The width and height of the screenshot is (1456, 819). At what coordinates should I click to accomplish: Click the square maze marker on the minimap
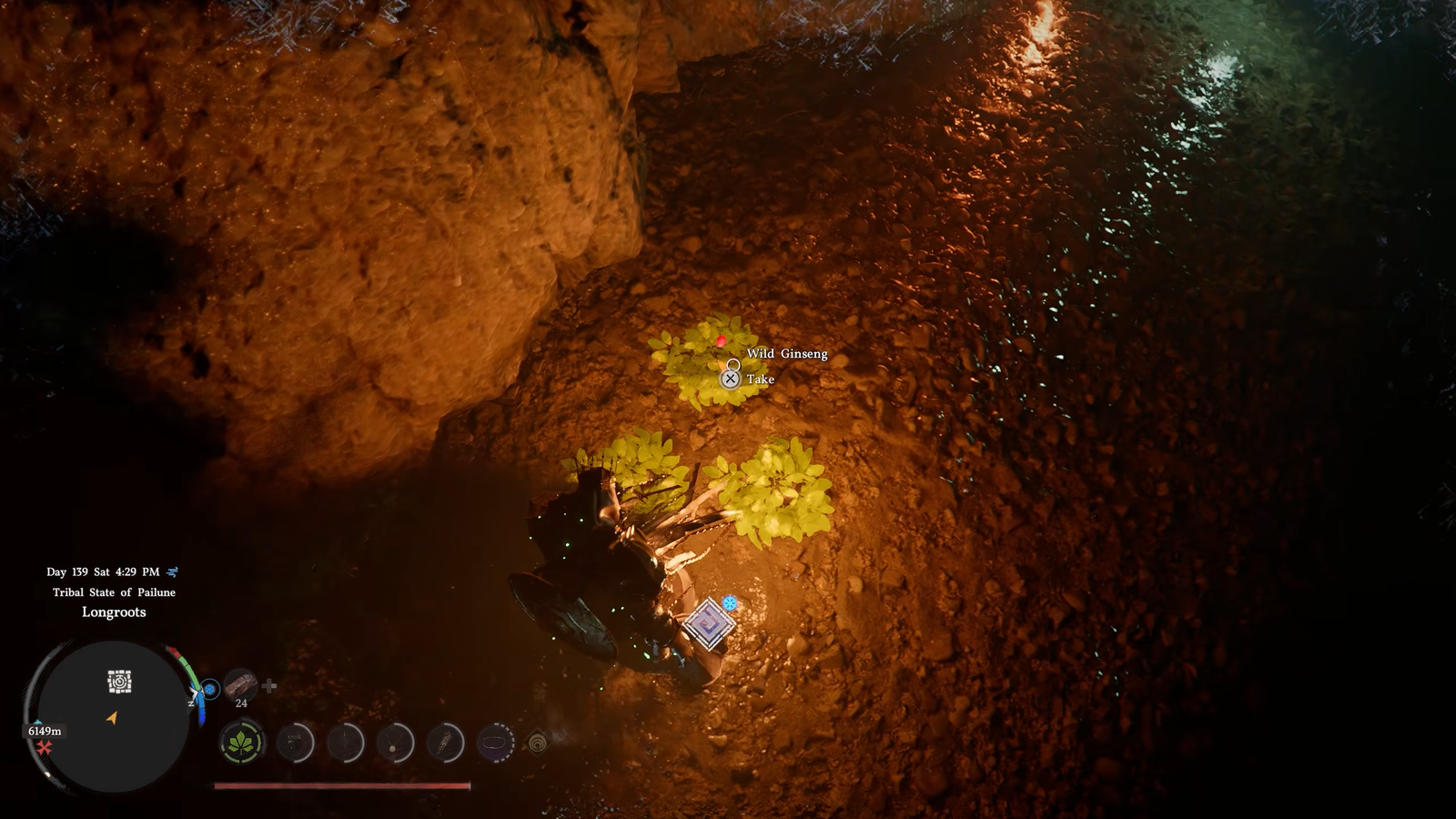point(119,682)
